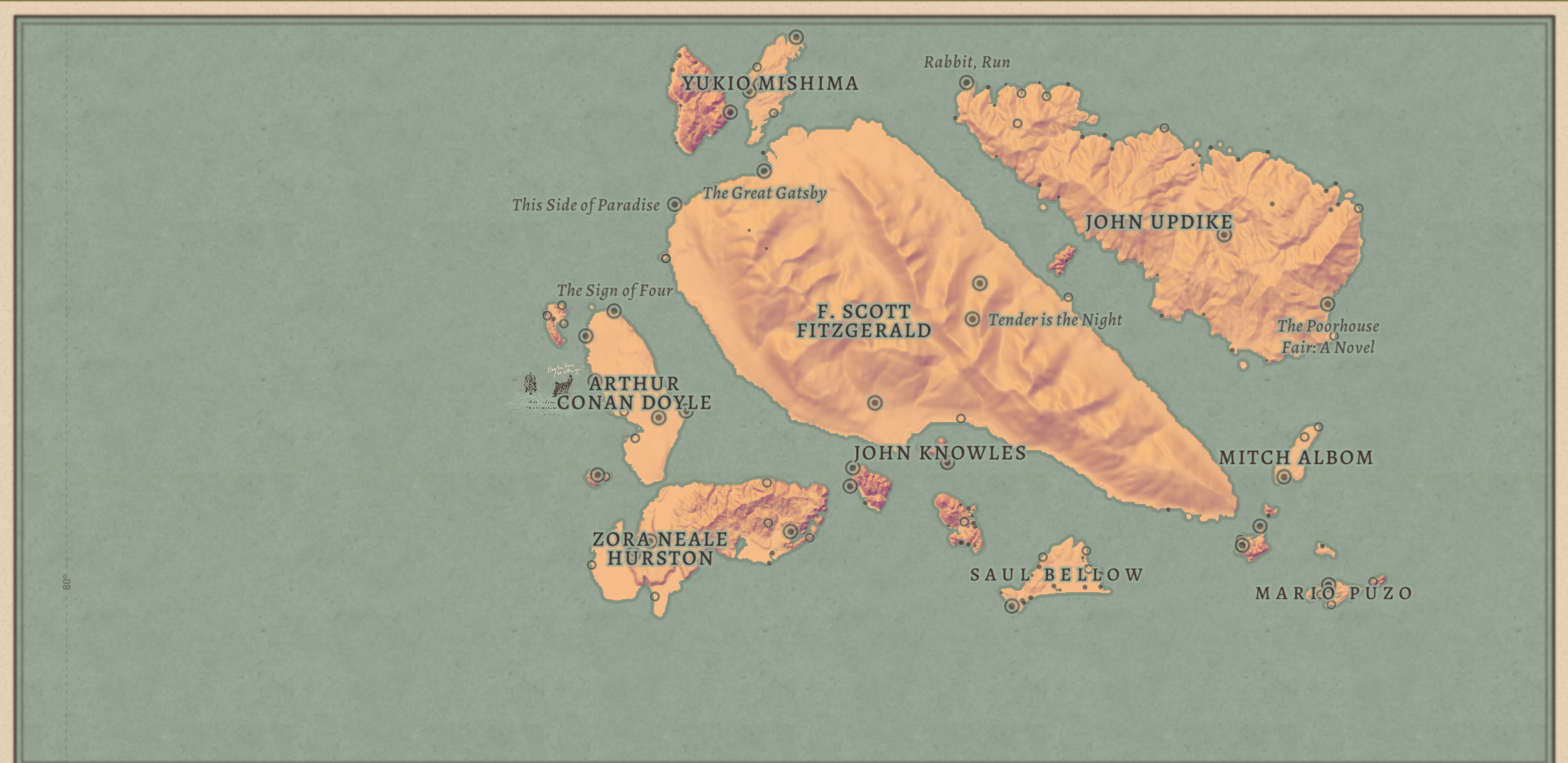This screenshot has width=1568, height=763.
Task: Open The Great Gatsby map marker
Action: [x=764, y=171]
